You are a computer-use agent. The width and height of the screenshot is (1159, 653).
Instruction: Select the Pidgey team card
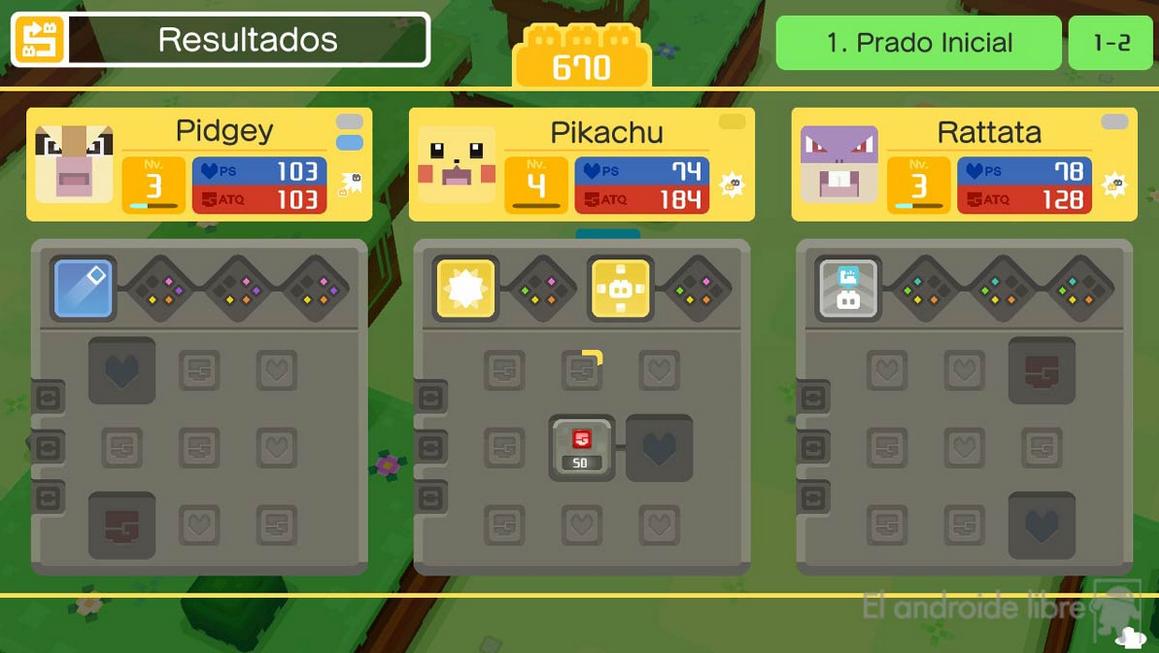click(x=199, y=164)
